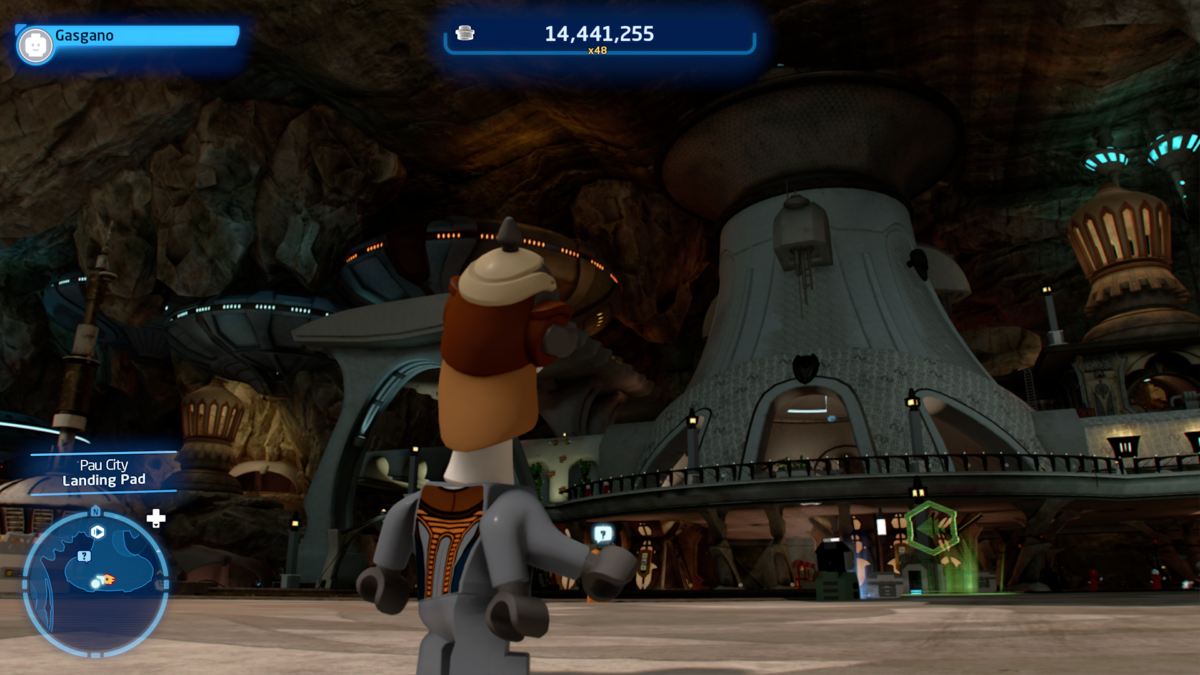Select the question mark speech bubble marker
The width and height of the screenshot is (1200, 675).
(x=603, y=534)
